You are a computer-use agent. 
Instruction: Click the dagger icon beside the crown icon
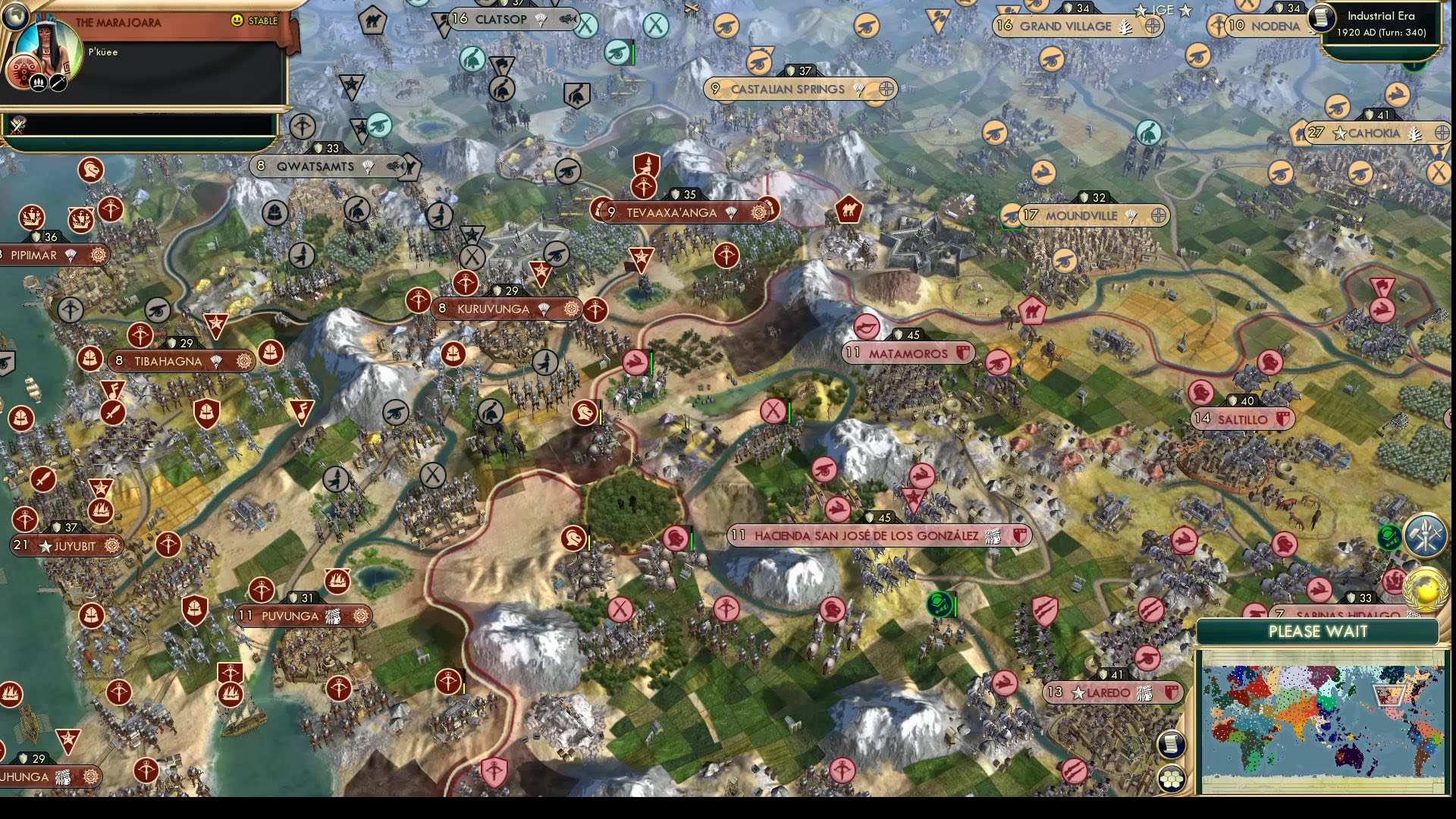[x=58, y=82]
